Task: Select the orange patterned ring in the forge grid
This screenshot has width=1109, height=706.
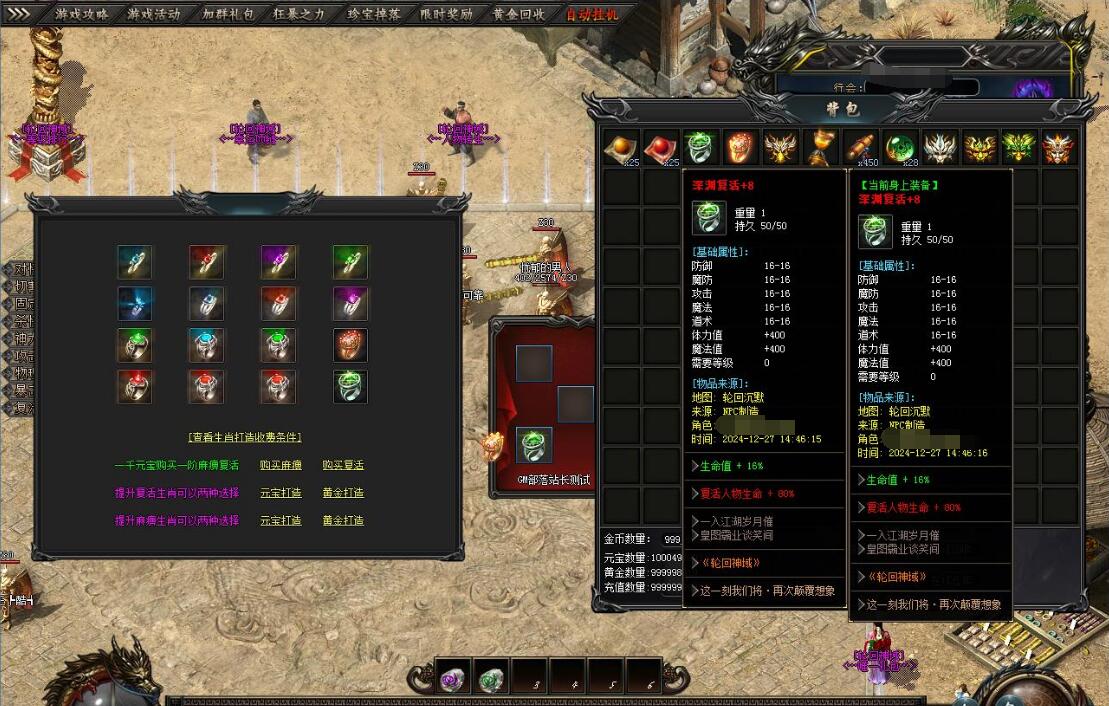Action: 350,344
